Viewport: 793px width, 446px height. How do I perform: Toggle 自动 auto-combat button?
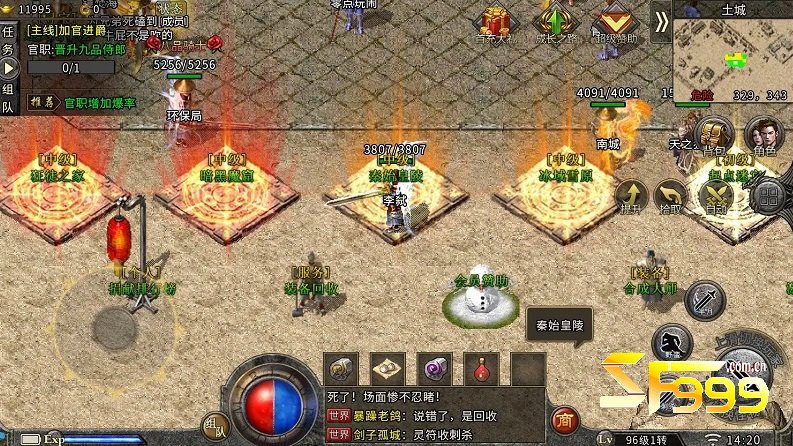pyautogui.click(x=716, y=196)
